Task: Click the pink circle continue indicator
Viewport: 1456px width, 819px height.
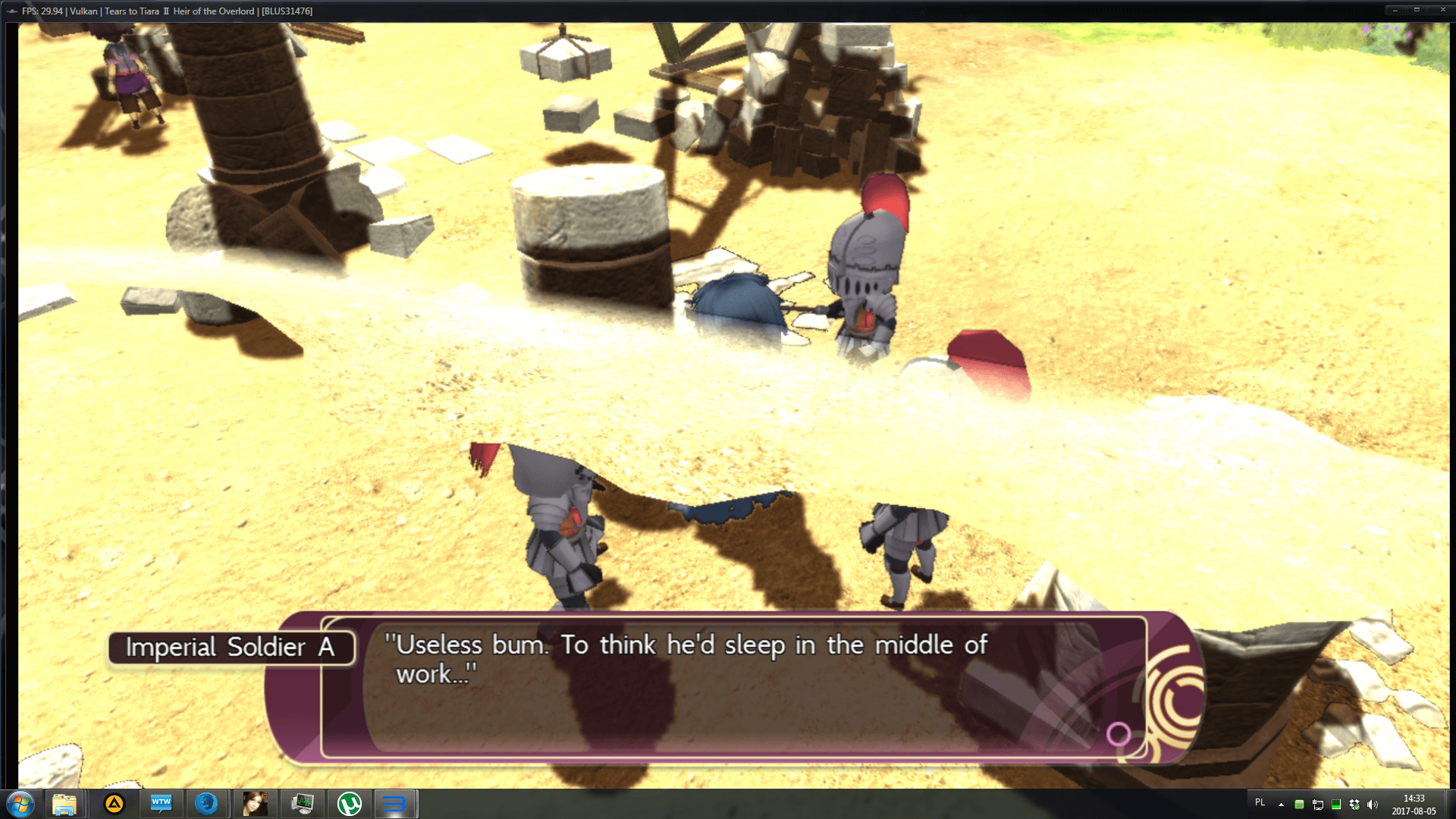Action: (x=1119, y=733)
